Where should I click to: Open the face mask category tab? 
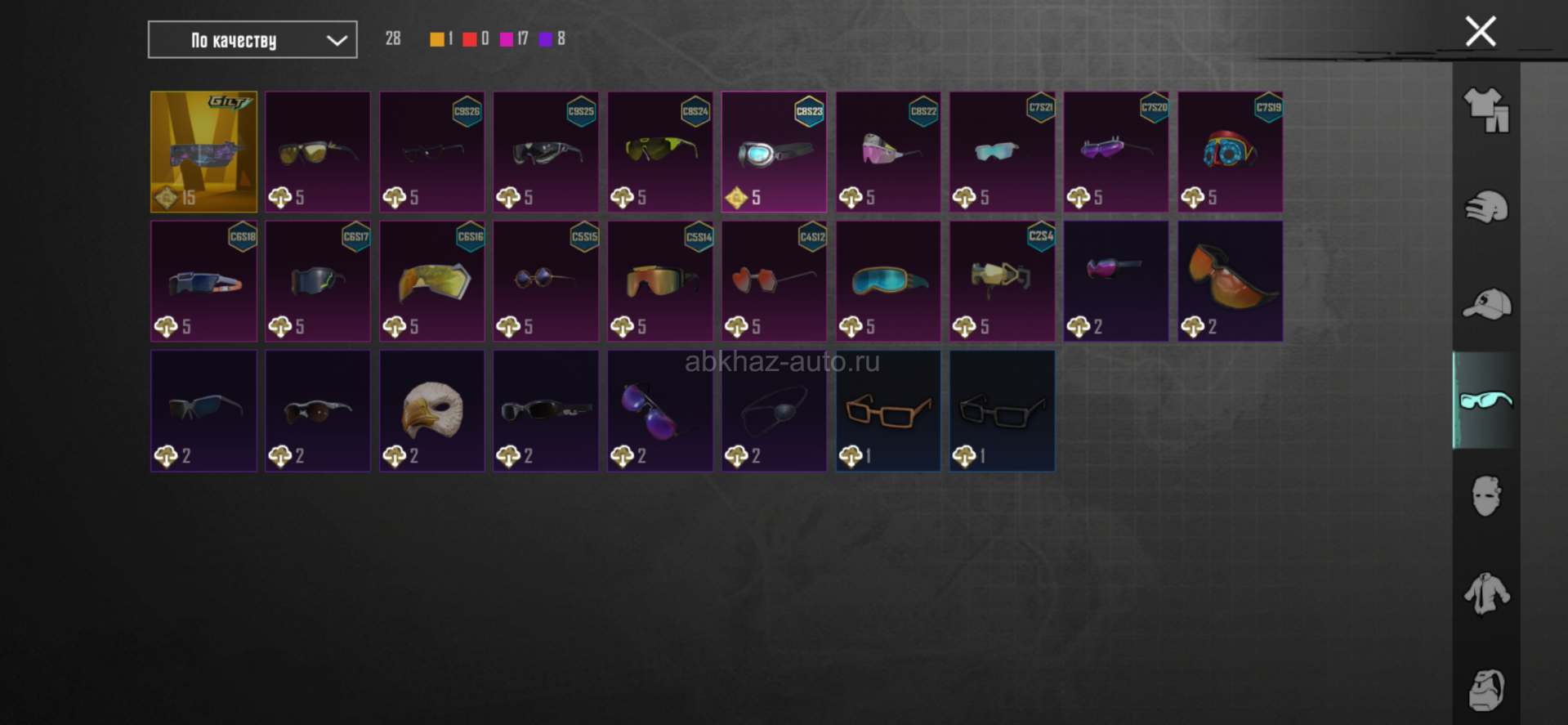[1485, 496]
